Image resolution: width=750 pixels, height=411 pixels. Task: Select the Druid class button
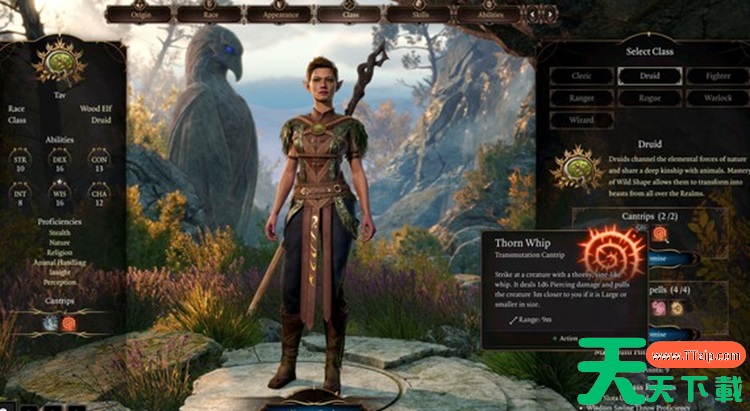click(x=650, y=75)
